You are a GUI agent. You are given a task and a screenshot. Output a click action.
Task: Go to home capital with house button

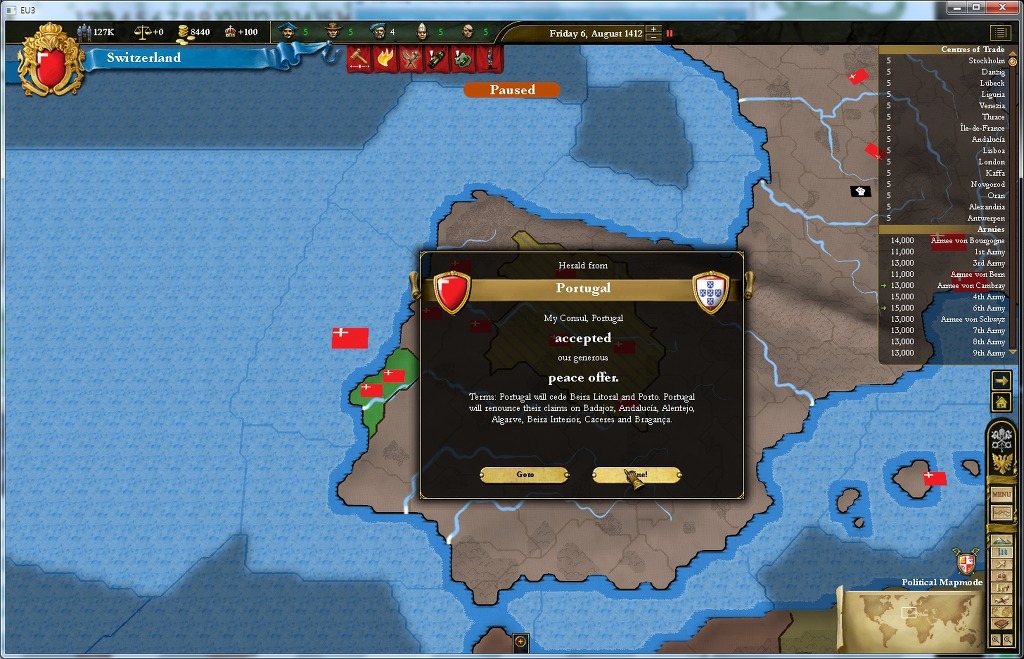pyautogui.click(x=1001, y=402)
